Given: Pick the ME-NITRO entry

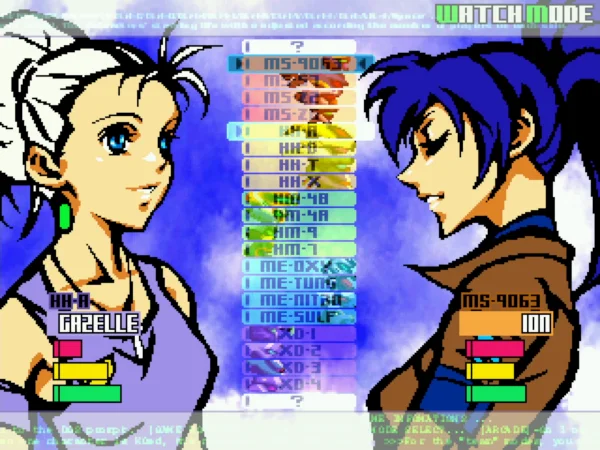Looking at the screenshot, I should pos(299,300).
